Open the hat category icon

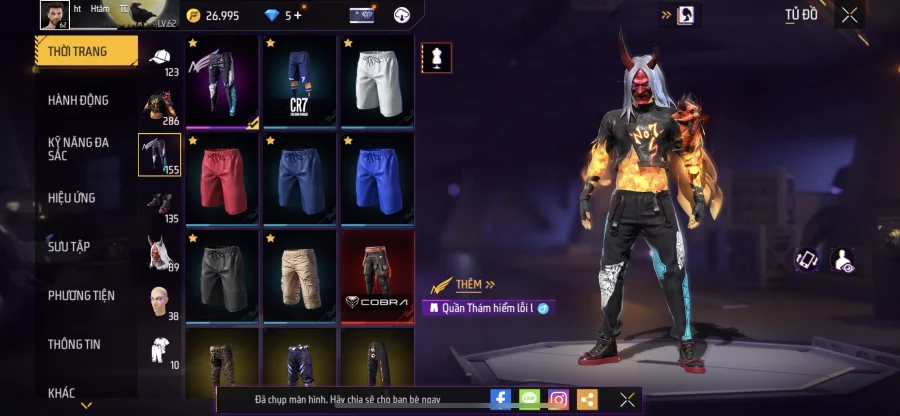point(160,60)
